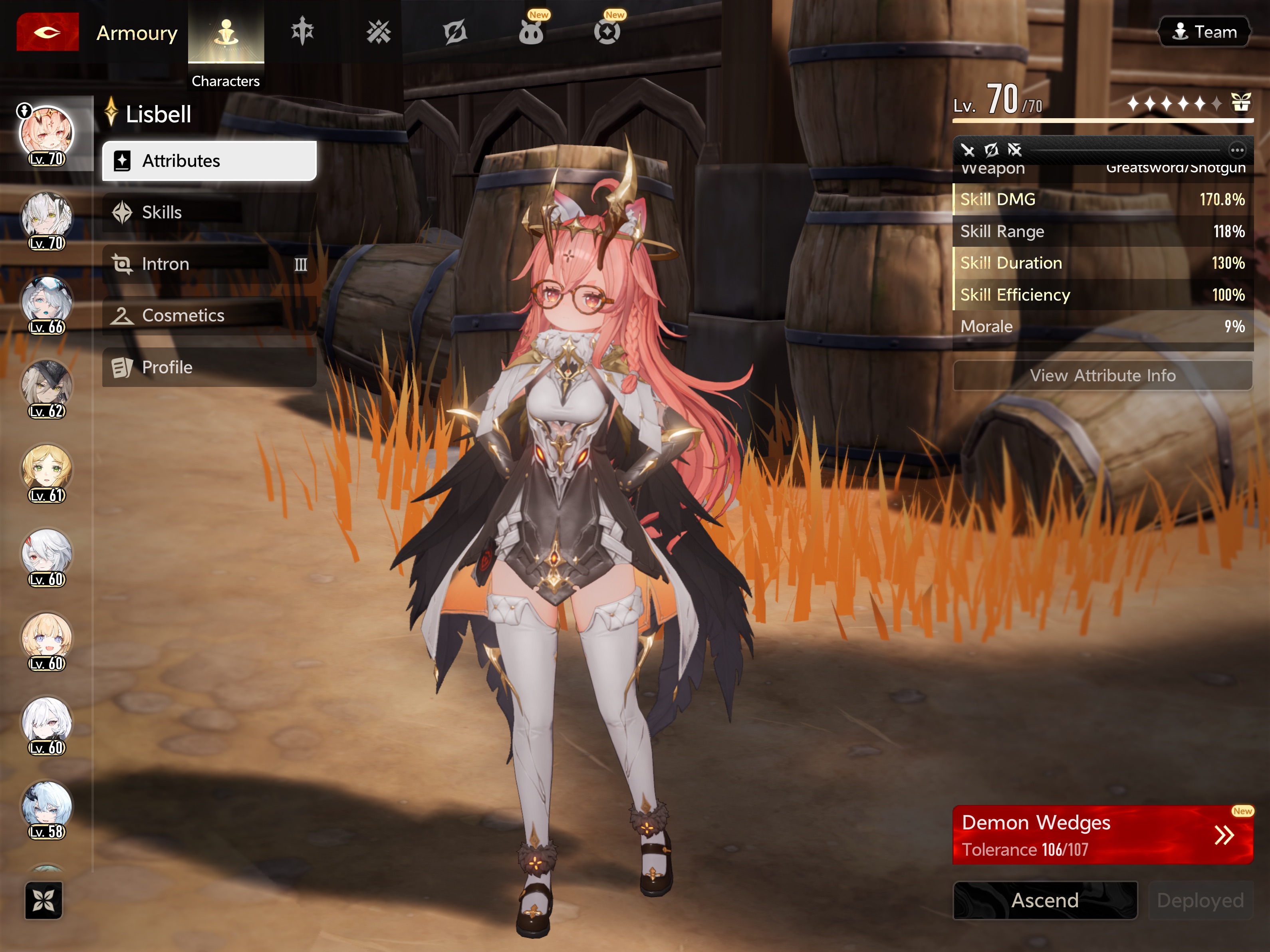Open the Team button
The height and width of the screenshot is (952, 1270).
1204,32
